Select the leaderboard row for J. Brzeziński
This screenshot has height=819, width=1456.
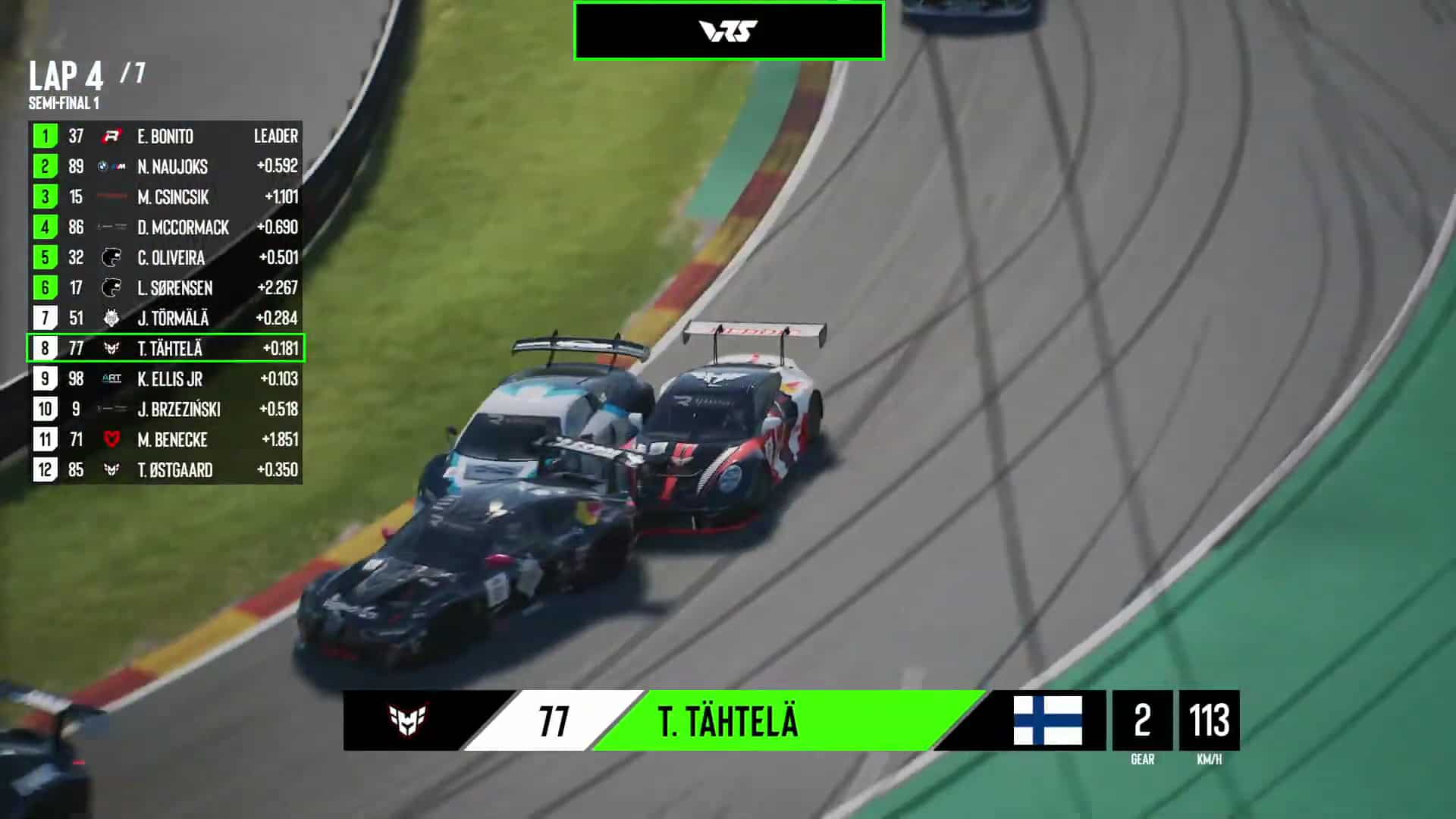pos(167,409)
